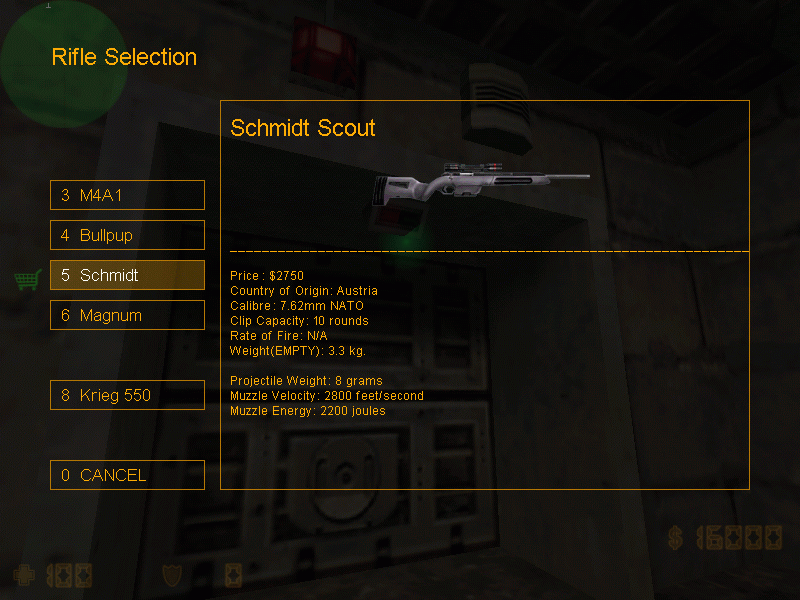This screenshot has width=800, height=600.
Task: Select the Krieg 550 rifle
Action: click(127, 395)
